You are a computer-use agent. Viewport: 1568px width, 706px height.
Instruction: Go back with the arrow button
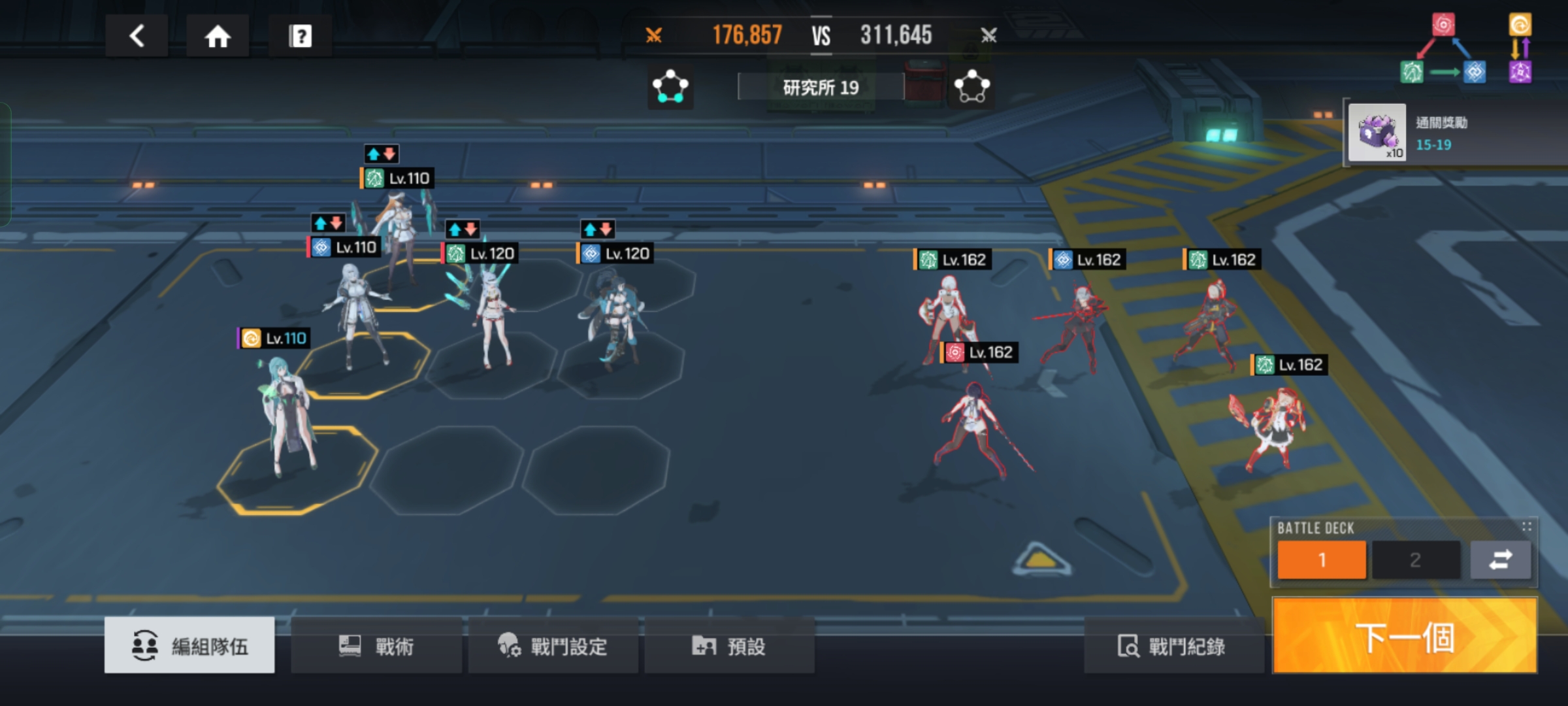[137, 36]
